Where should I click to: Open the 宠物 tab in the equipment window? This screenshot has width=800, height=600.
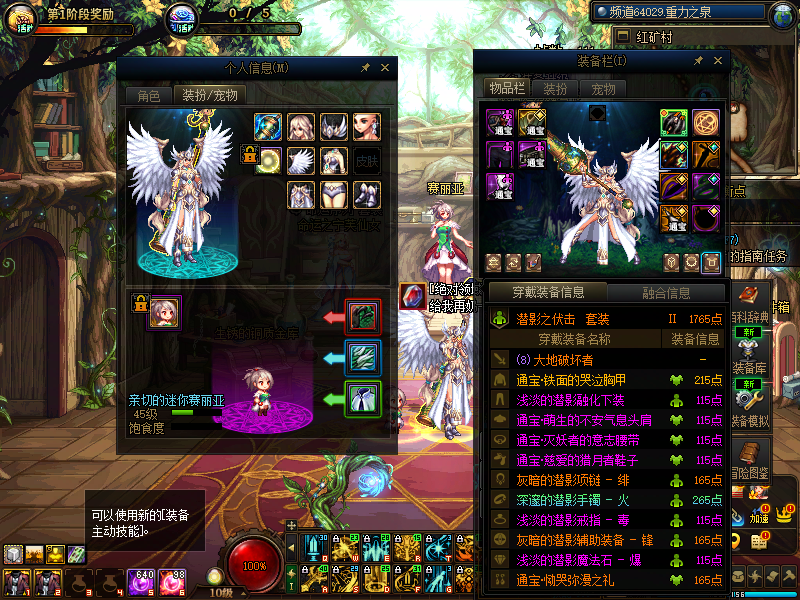click(x=604, y=88)
